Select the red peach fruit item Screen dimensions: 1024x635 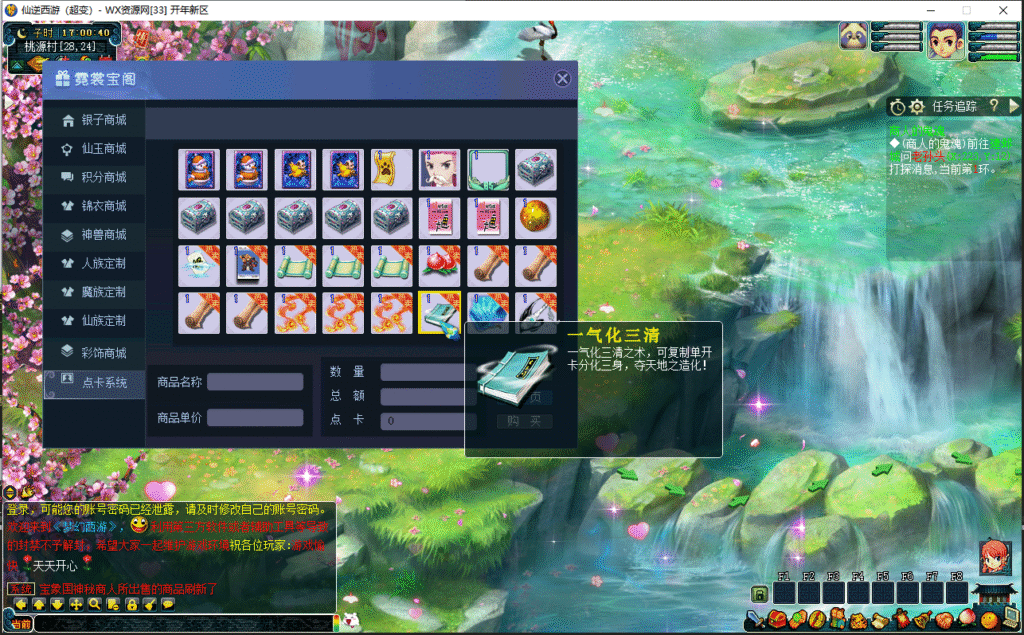coord(439,265)
